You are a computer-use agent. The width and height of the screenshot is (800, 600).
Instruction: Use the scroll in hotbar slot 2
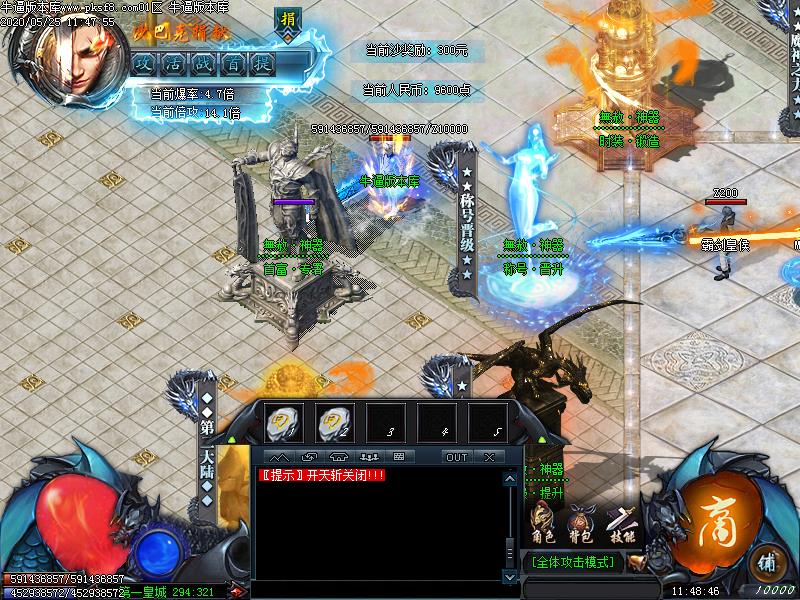tap(334, 422)
